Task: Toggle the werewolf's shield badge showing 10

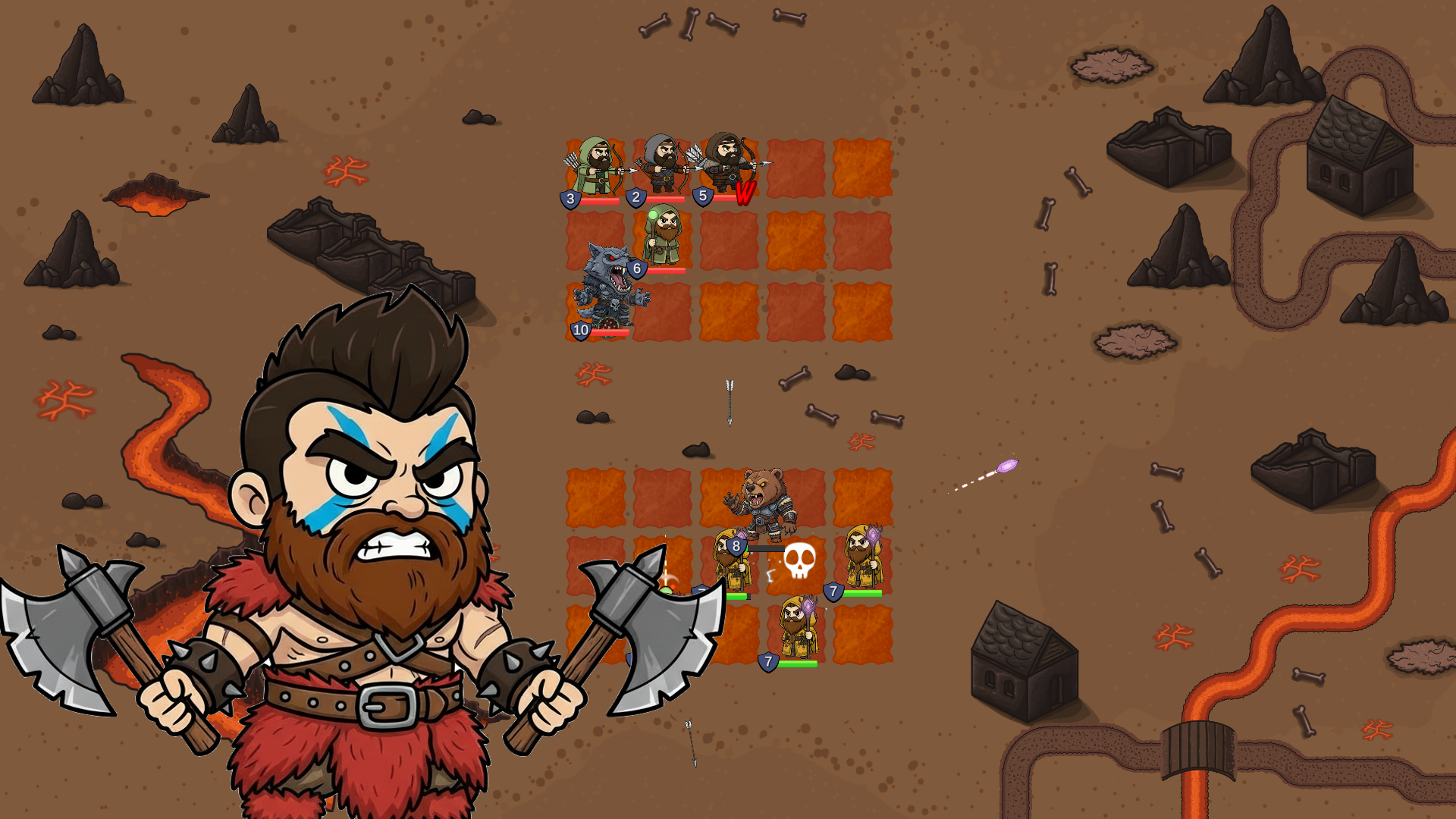Action: (580, 330)
